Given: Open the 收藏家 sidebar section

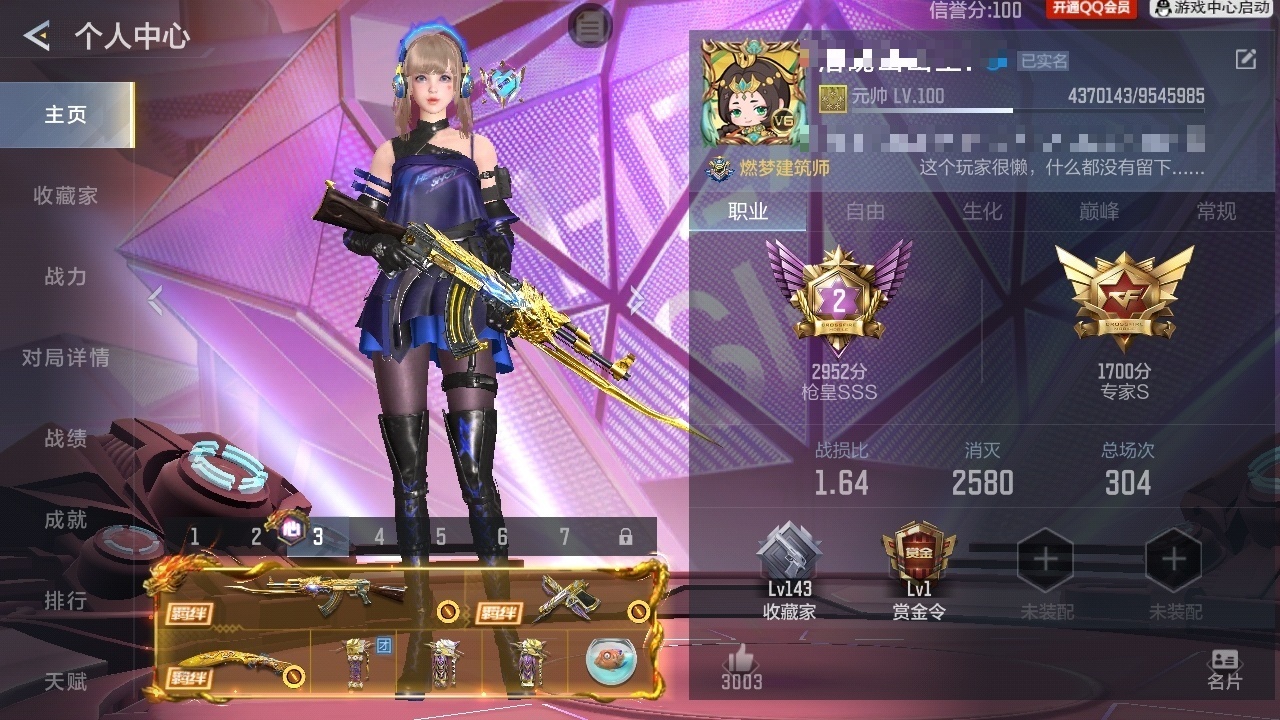Looking at the screenshot, I should pyautogui.click(x=66, y=196).
